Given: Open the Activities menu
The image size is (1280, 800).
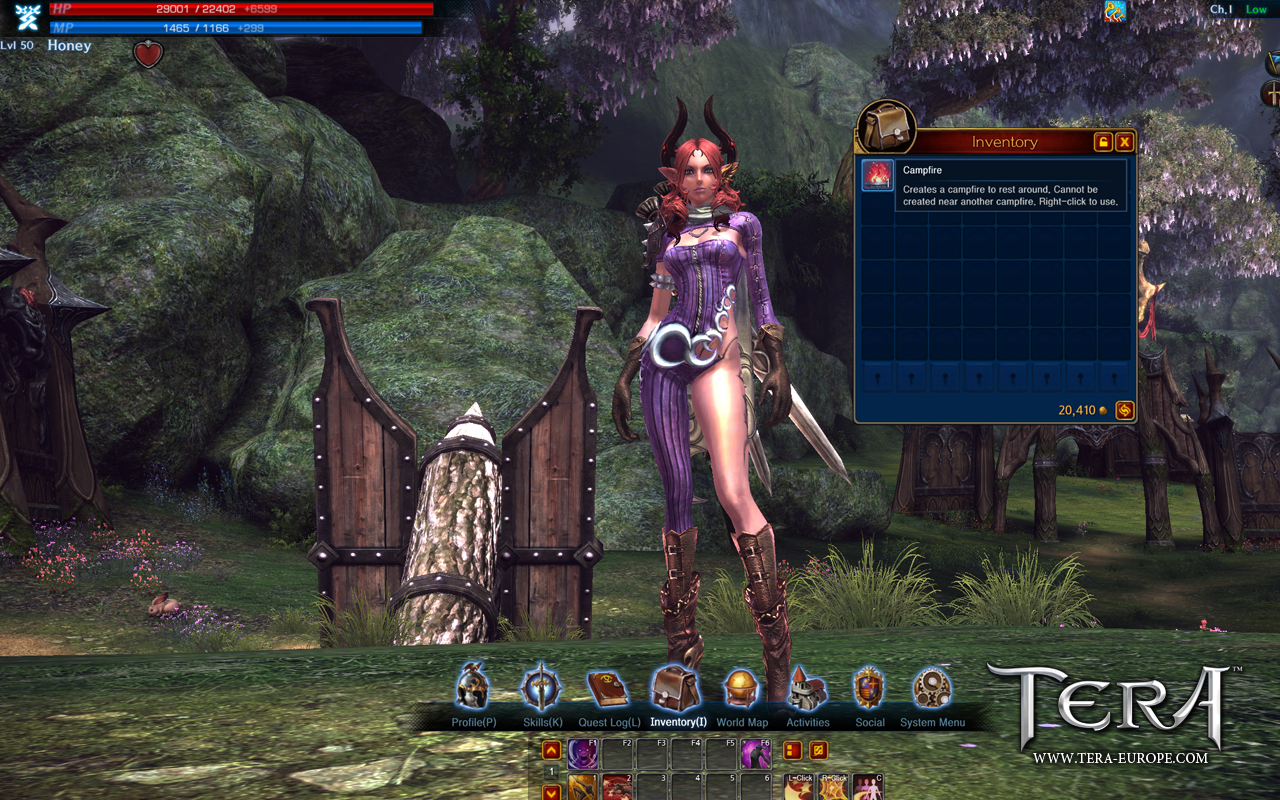Looking at the screenshot, I should pyautogui.click(x=807, y=688).
